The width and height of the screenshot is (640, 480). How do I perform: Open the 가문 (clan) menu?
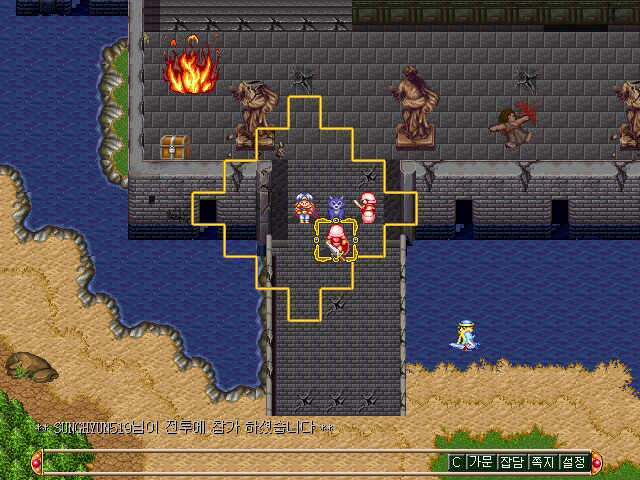481,462
